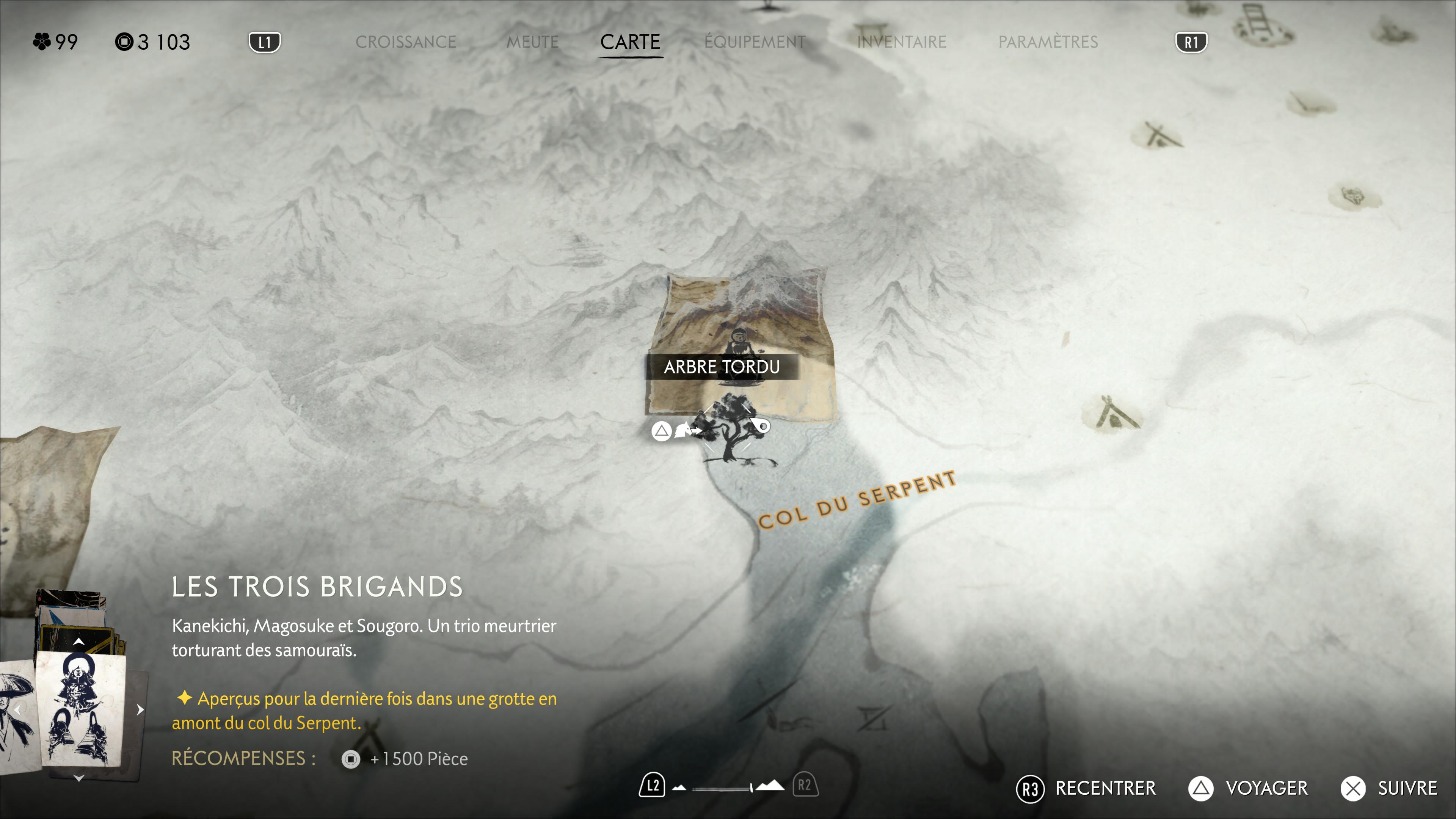Go to the Équipement tab
This screenshot has width=1456, height=819.
[x=755, y=42]
